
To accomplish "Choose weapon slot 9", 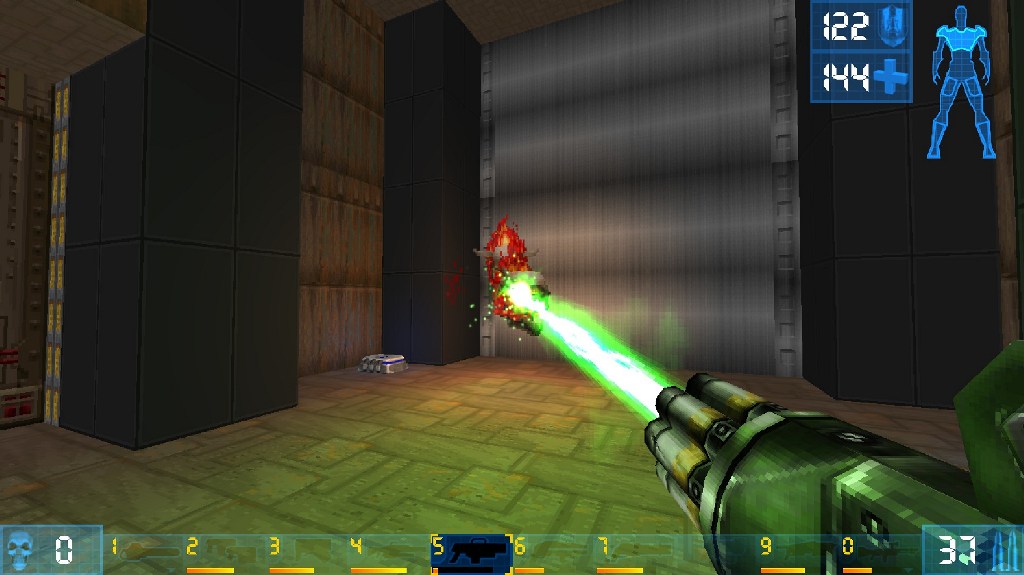I will tap(783, 550).
